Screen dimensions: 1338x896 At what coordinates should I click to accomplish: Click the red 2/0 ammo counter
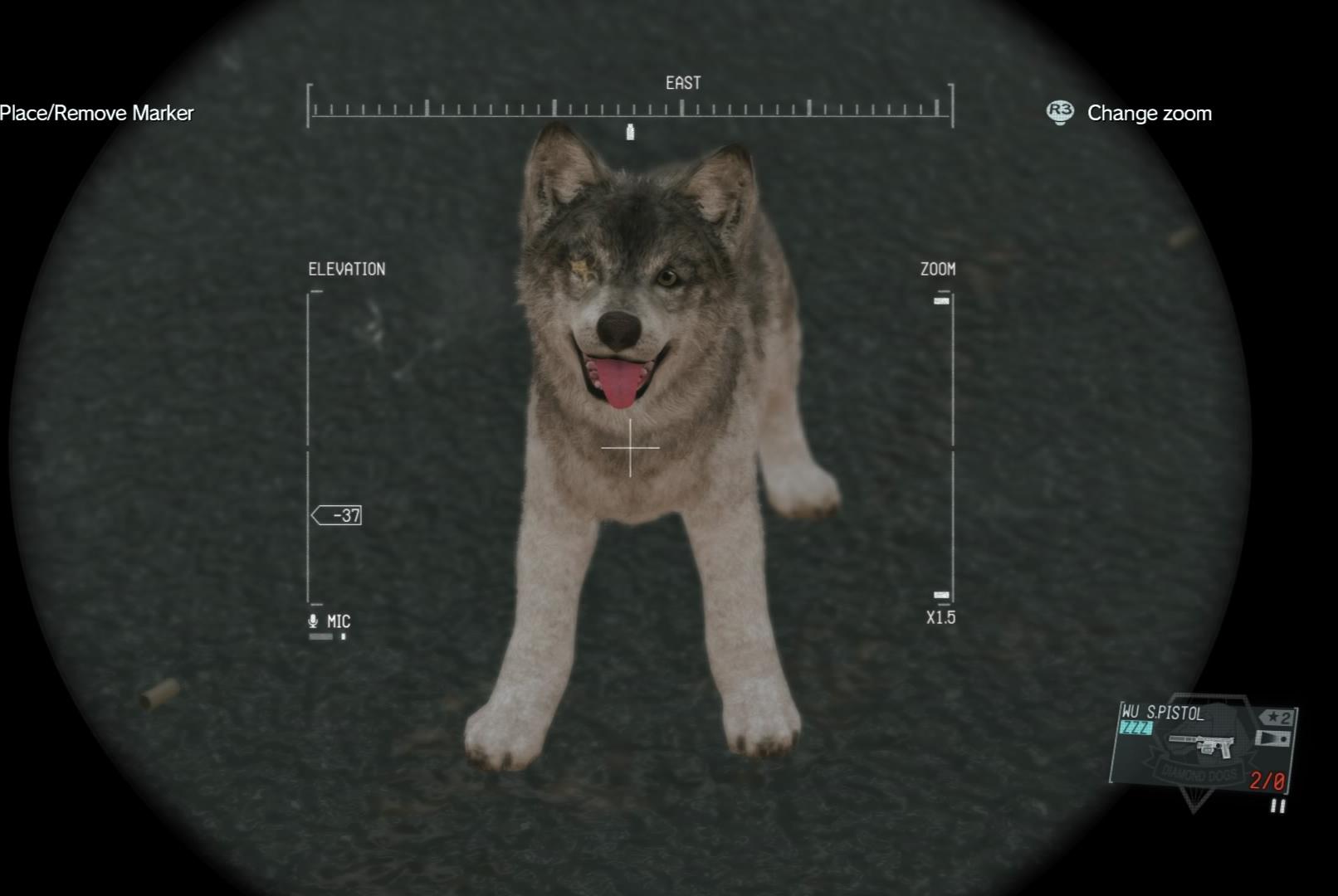point(1265,781)
